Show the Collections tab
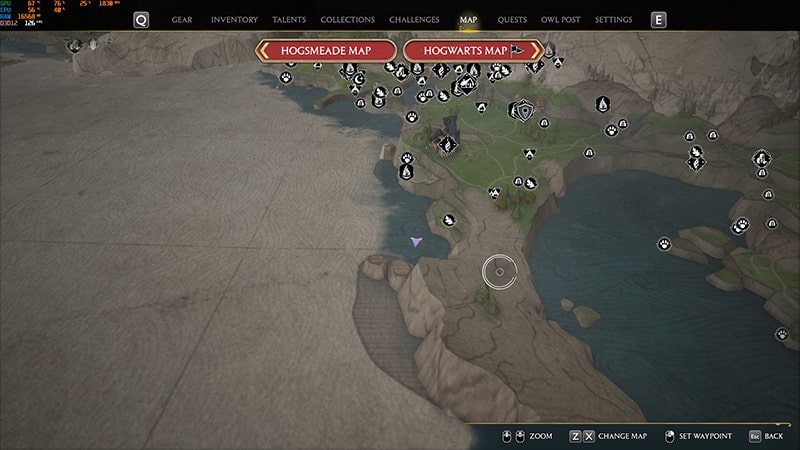This screenshot has height=450, width=800. click(x=348, y=20)
